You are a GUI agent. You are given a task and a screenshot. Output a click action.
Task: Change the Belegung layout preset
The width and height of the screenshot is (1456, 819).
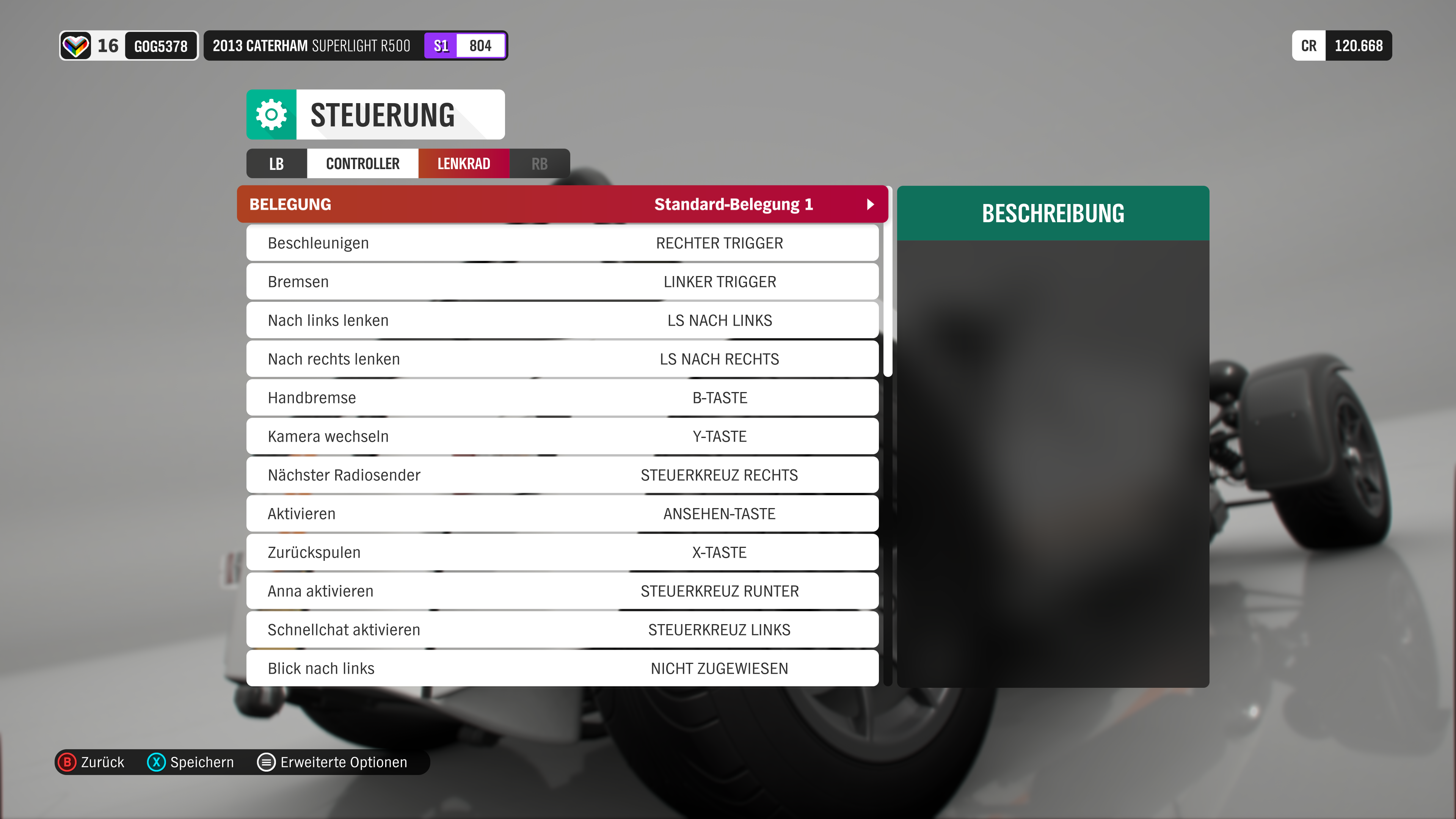coord(562,204)
